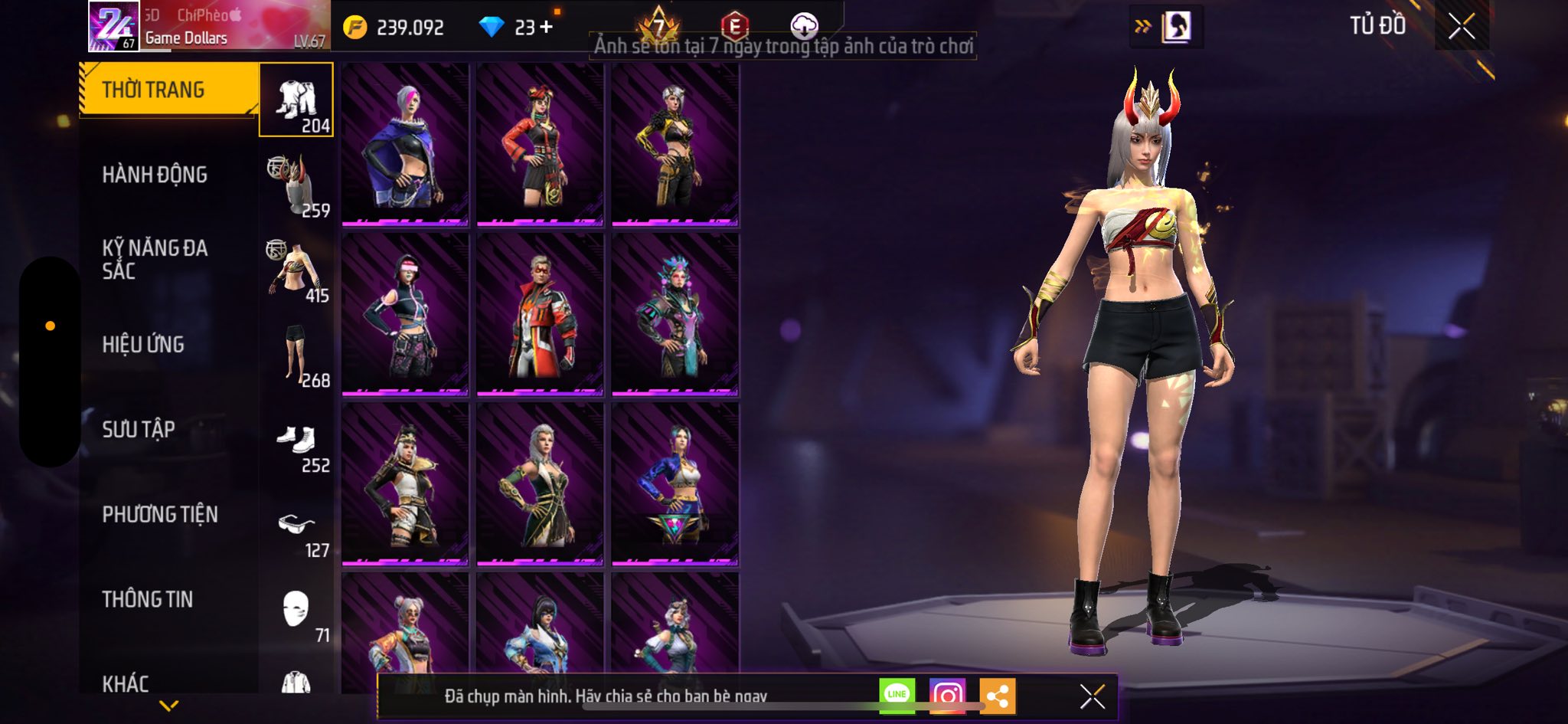The image size is (1568, 724).
Task: Add diamonds with the plus button
Action: coord(546,28)
